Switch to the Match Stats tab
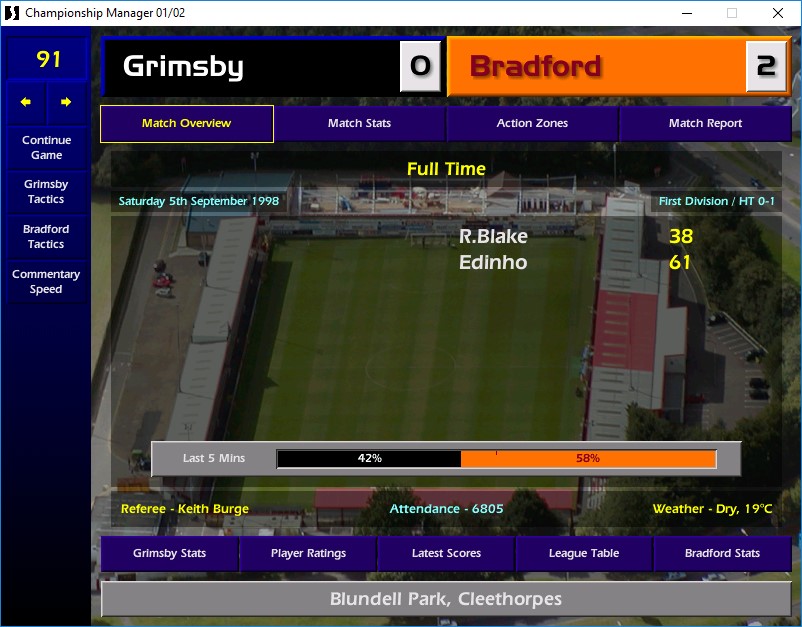 359,124
